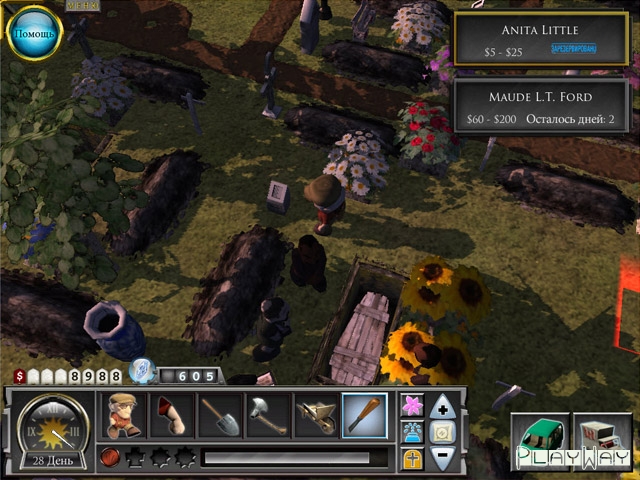Zoom out with the minus button

click(444, 459)
